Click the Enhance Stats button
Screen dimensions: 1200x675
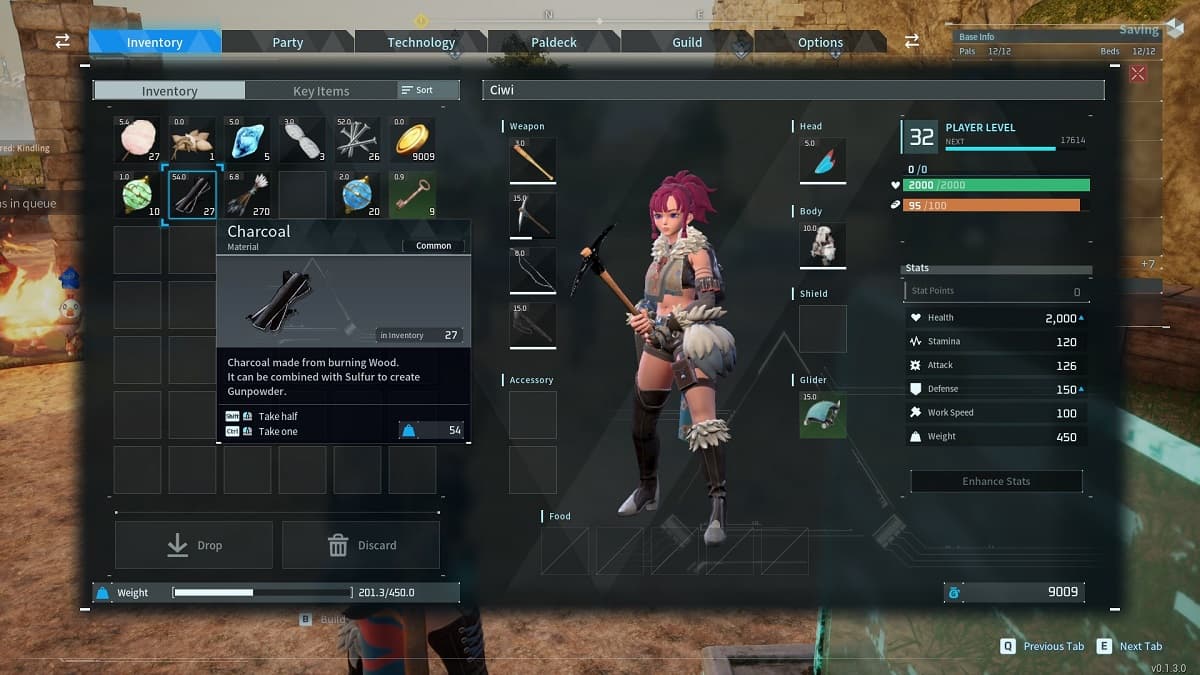(x=996, y=481)
